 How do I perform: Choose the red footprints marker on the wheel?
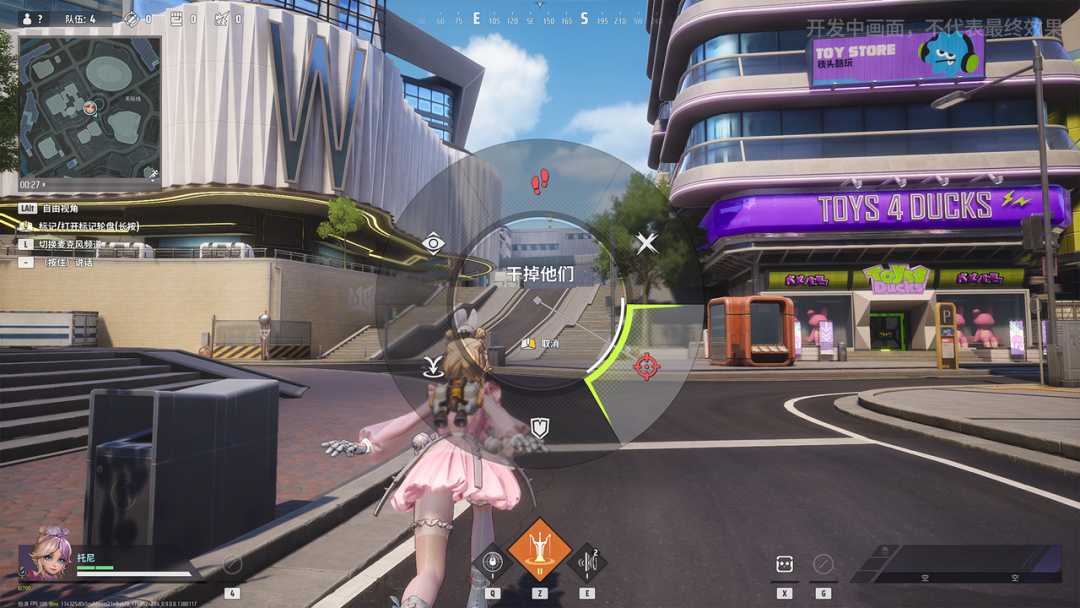(540, 181)
